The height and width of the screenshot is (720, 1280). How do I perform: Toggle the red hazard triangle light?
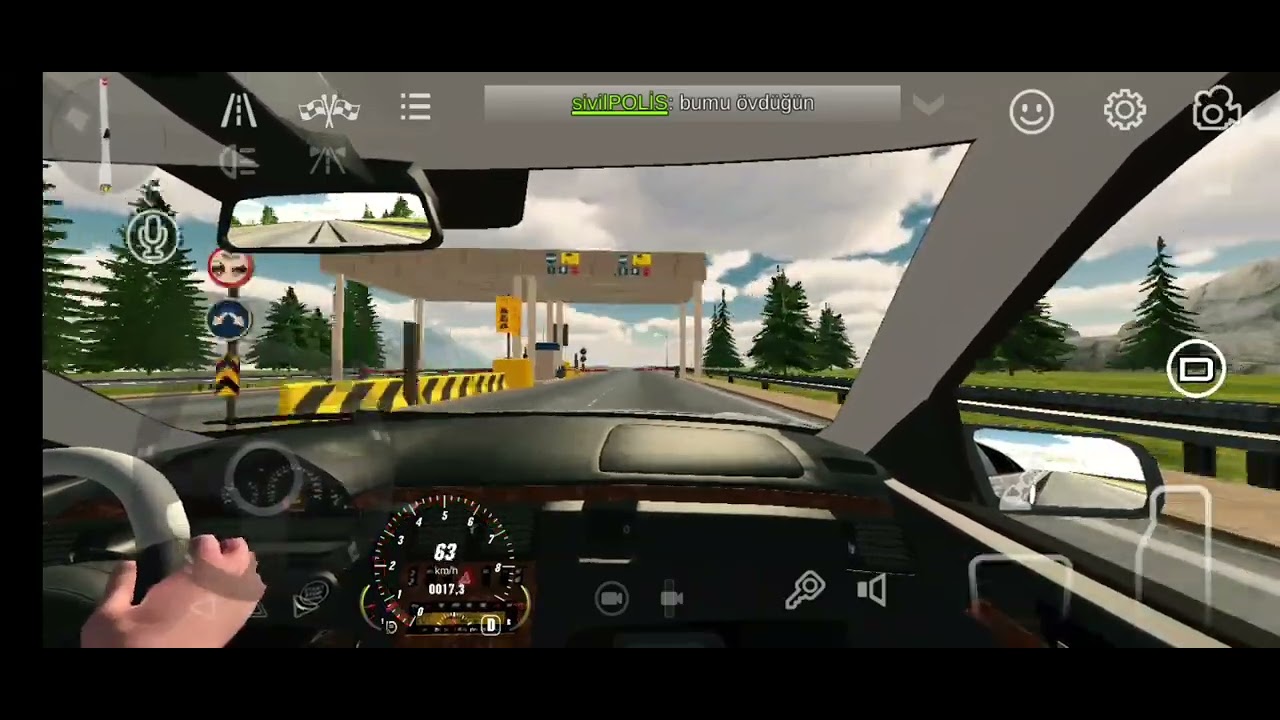point(465,577)
